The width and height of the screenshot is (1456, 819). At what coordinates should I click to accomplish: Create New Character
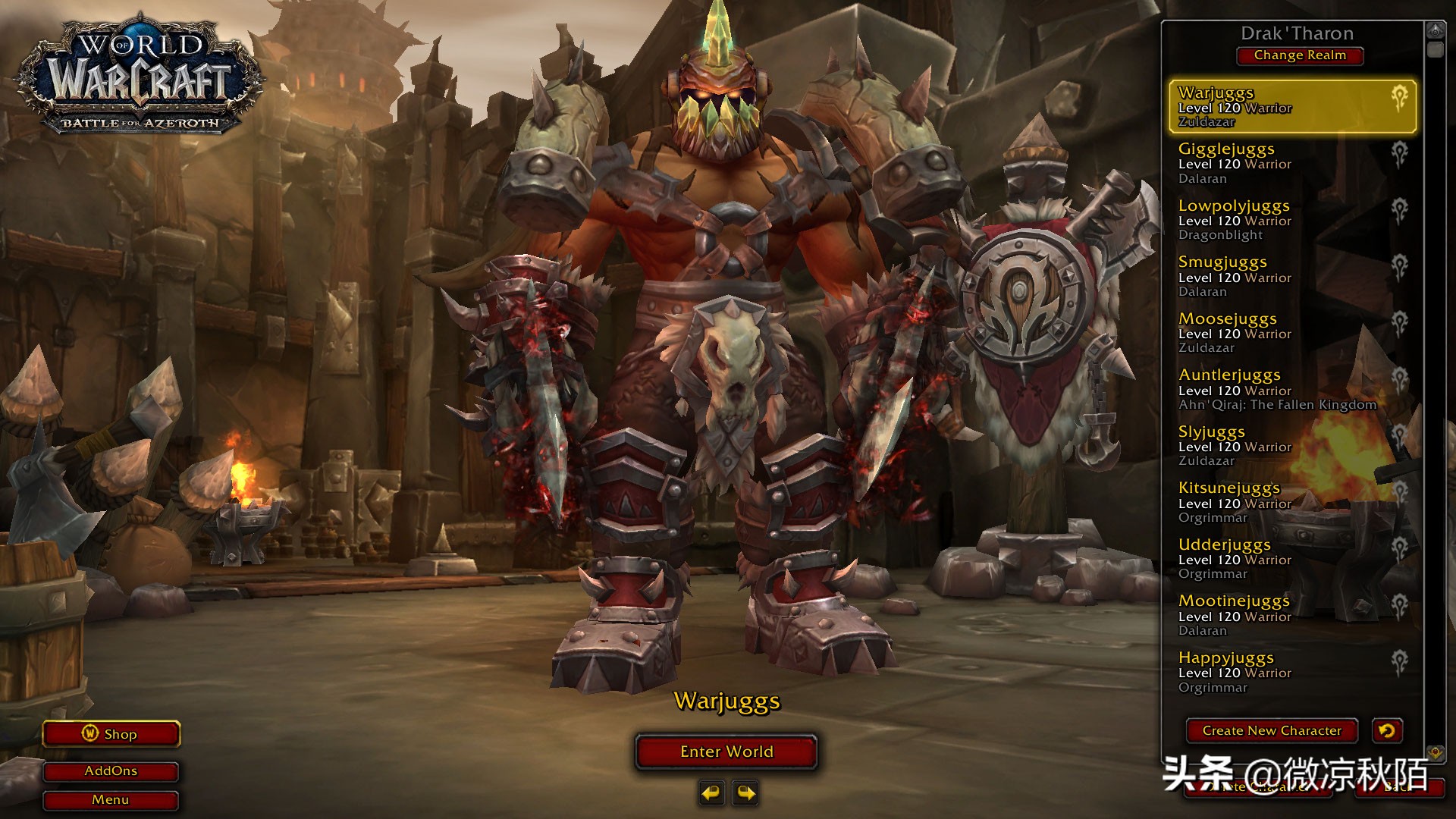tap(1271, 731)
